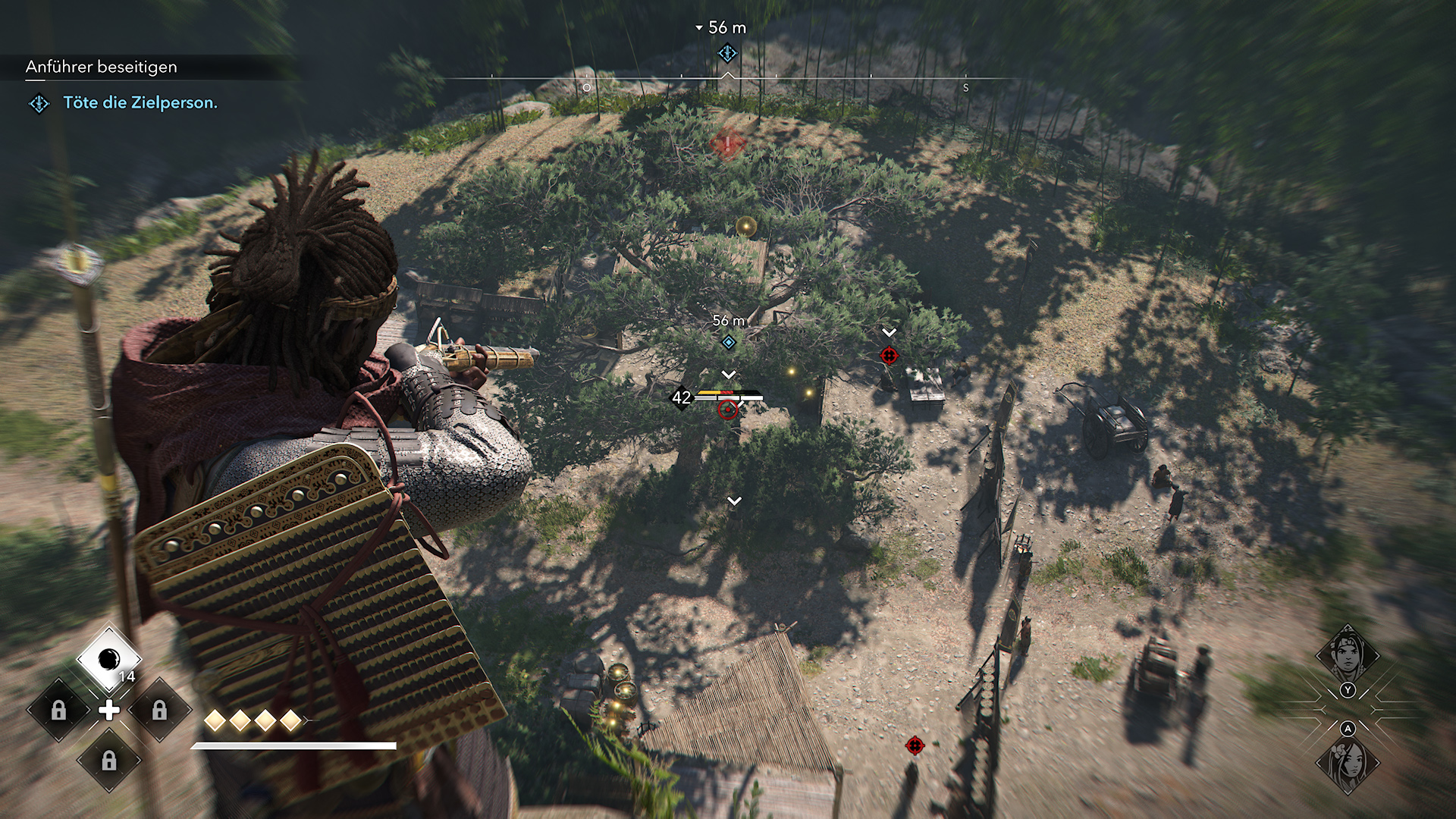Click the blue 56 m waypoint marker in the camp
1456x819 pixels.
[x=728, y=343]
